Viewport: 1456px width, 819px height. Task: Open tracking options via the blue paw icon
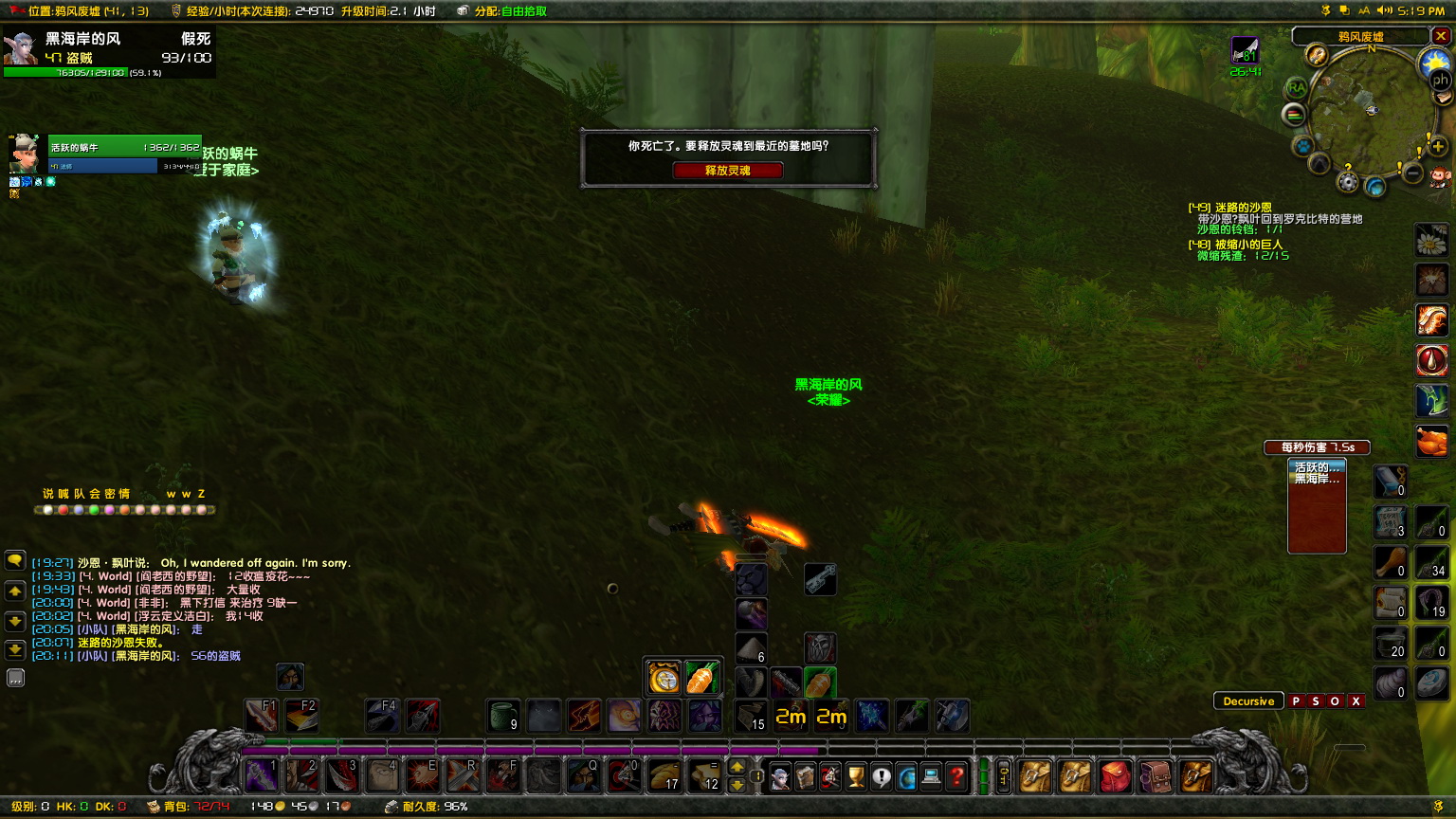click(x=1302, y=146)
